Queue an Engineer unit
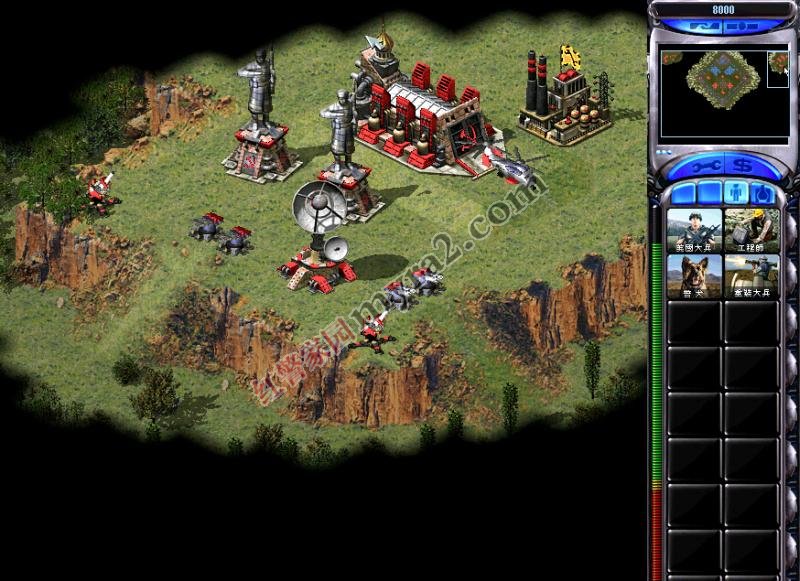This screenshot has height=581, width=800. (x=751, y=232)
